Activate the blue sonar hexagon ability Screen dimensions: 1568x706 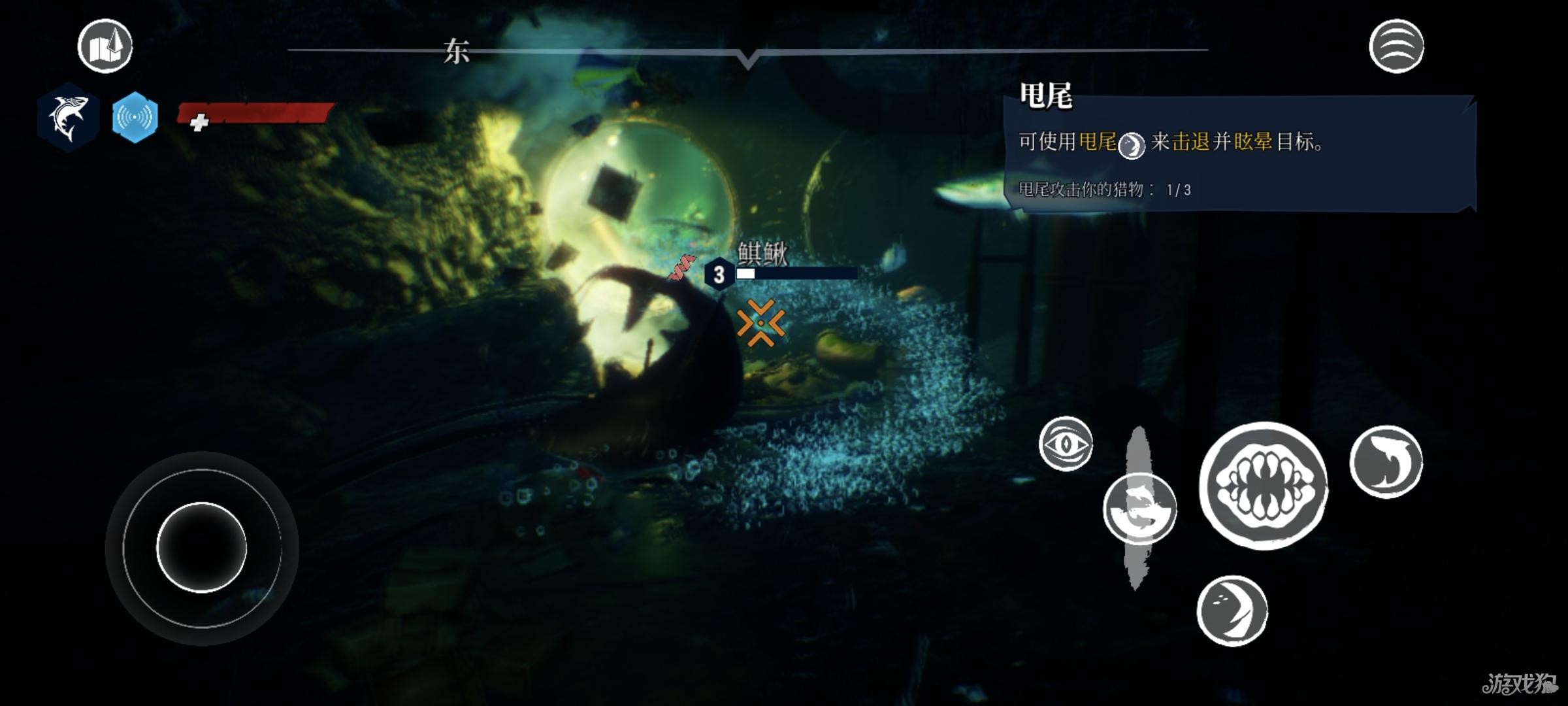click(x=135, y=118)
